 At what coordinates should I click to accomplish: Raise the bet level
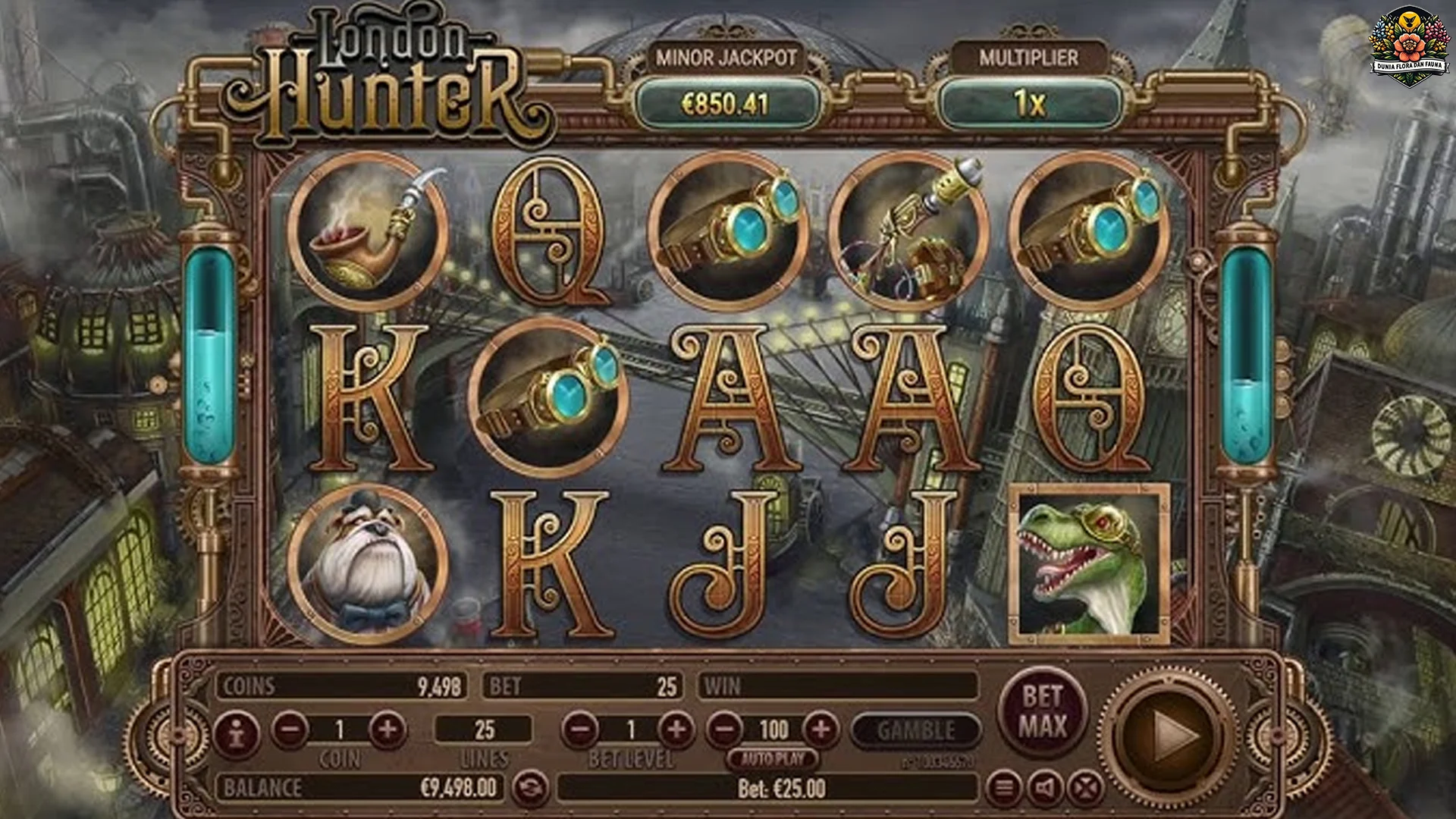[x=676, y=730]
